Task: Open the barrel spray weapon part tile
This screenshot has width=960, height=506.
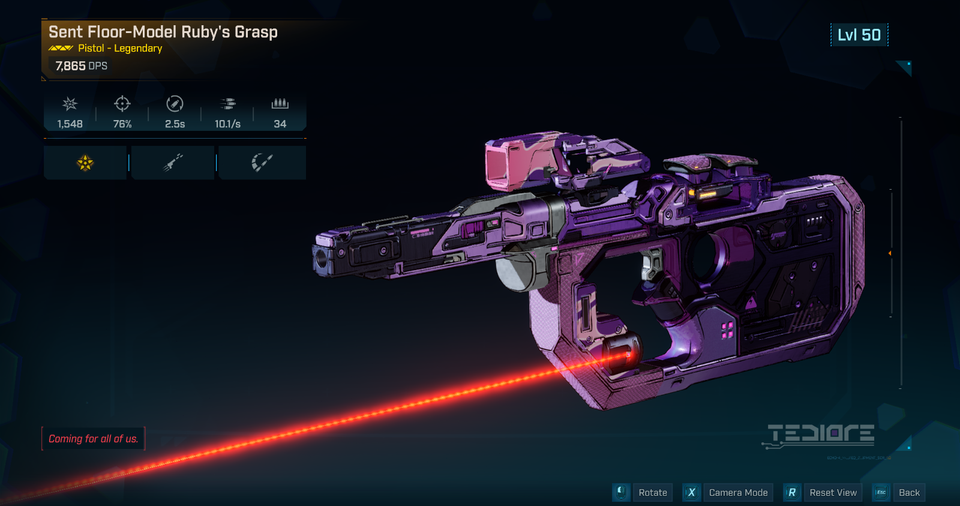Action: (x=172, y=162)
